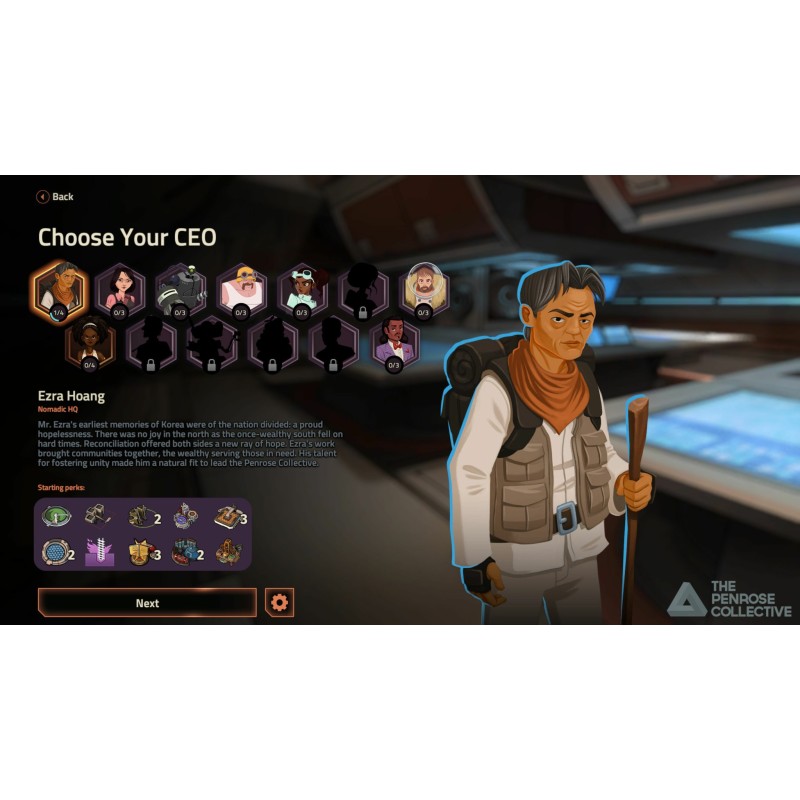Select the woman with white headband CEO
This screenshot has width=800, height=800.
pos(90,342)
